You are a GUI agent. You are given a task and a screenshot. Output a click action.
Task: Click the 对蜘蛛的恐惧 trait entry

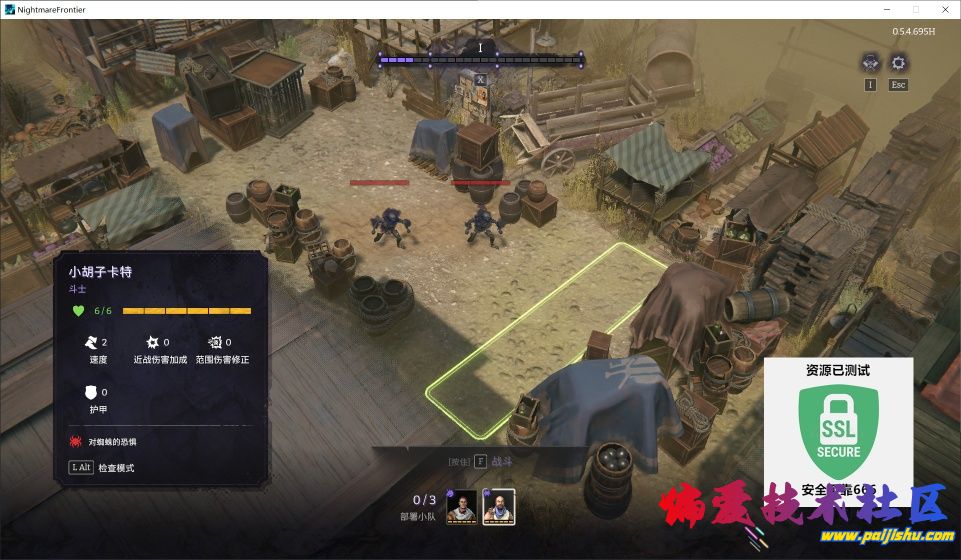[110, 440]
